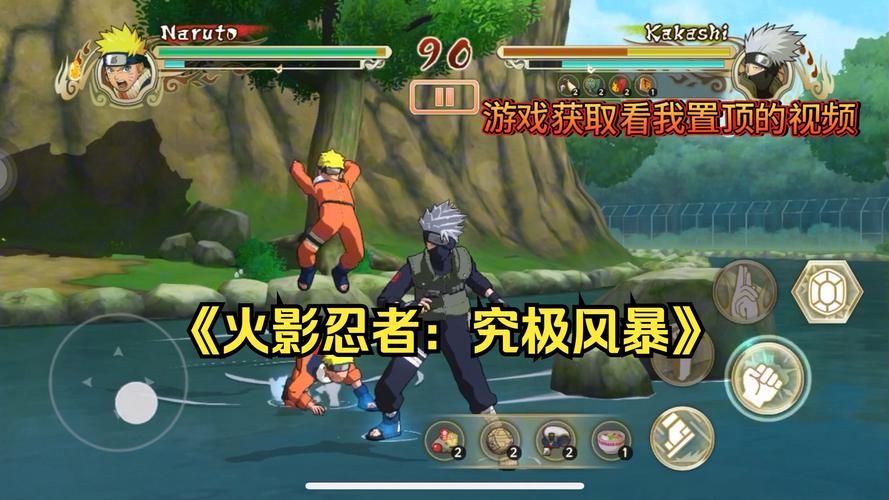Use the ramen bowl item
The image size is (889, 500).
(x=610, y=439)
